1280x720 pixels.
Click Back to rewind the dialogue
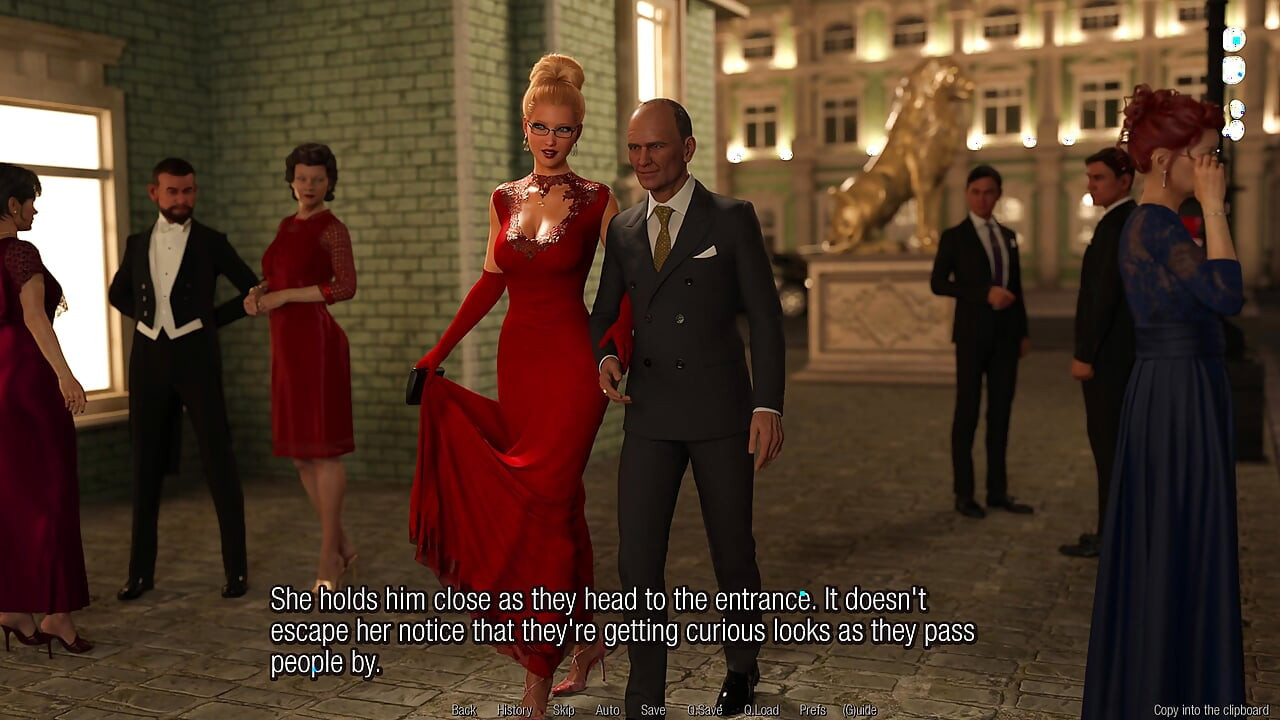pyautogui.click(x=463, y=709)
